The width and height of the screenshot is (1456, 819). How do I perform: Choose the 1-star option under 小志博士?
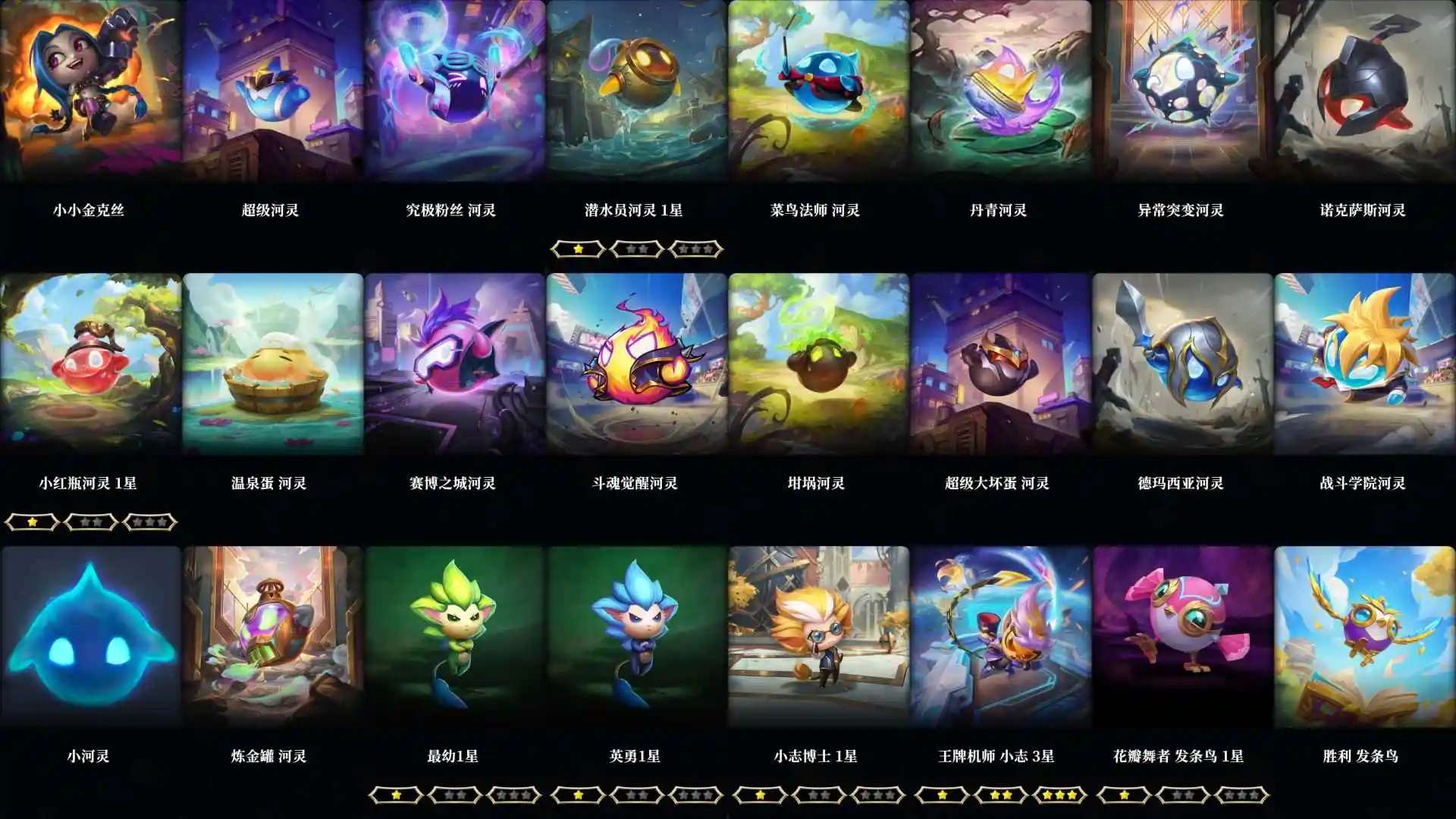pyautogui.click(x=759, y=795)
